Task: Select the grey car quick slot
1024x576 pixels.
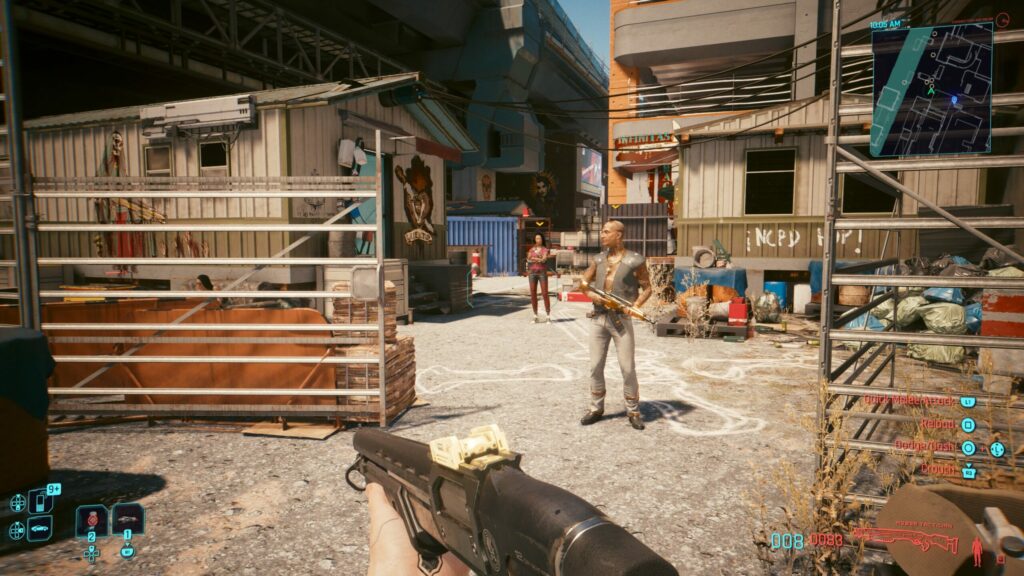Action: [127, 519]
